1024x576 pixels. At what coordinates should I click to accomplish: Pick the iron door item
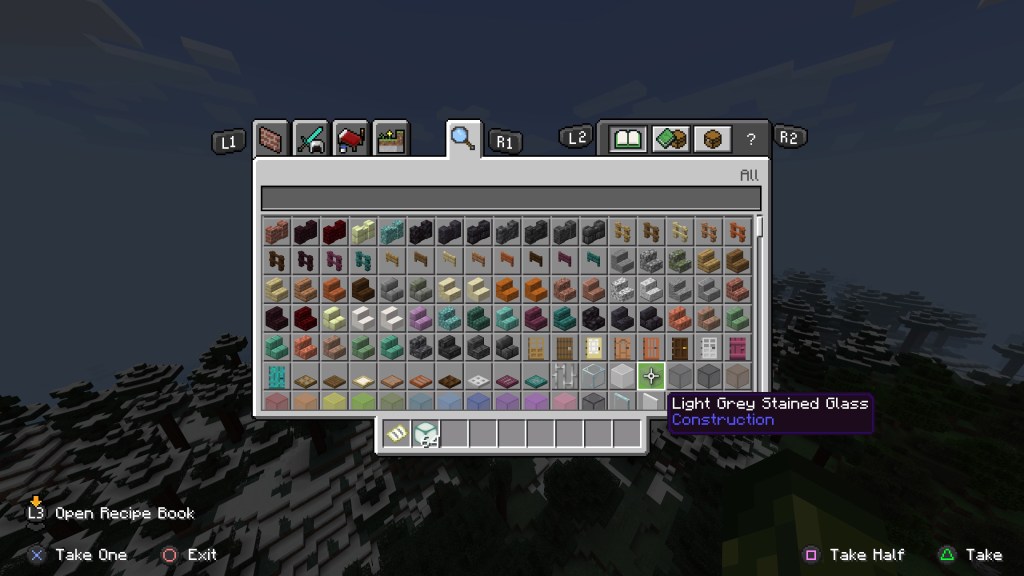point(710,348)
